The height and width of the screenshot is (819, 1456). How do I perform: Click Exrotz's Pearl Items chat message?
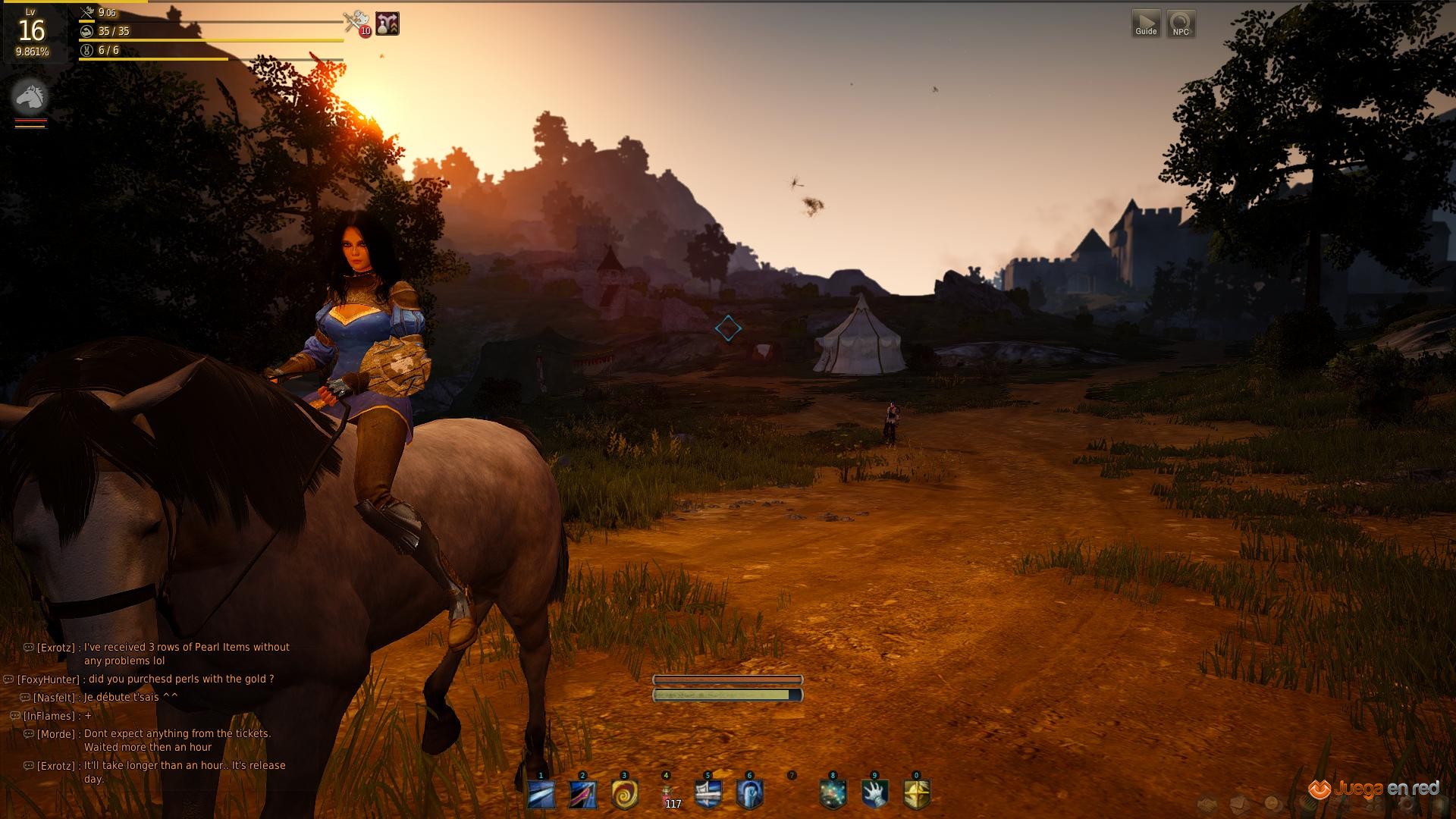click(186, 654)
